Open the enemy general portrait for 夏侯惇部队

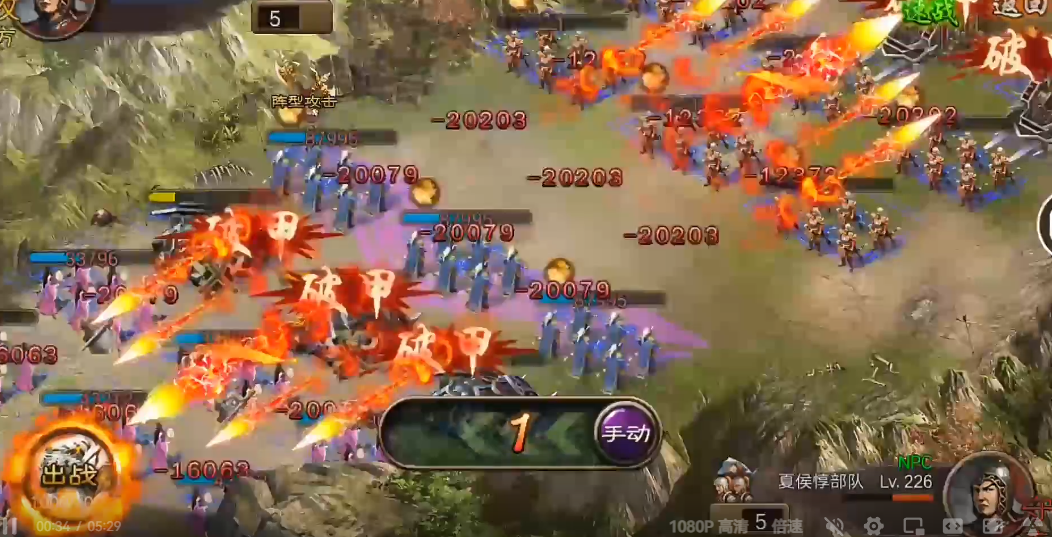pos(987,490)
